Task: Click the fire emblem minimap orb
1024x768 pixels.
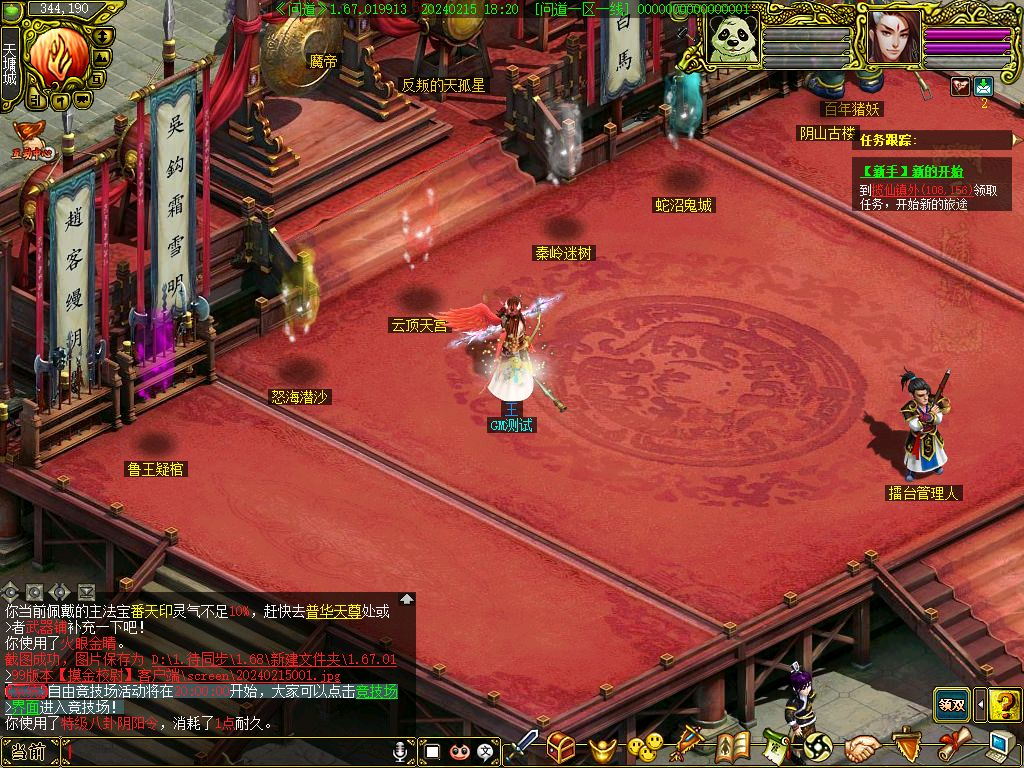Action: click(x=58, y=55)
